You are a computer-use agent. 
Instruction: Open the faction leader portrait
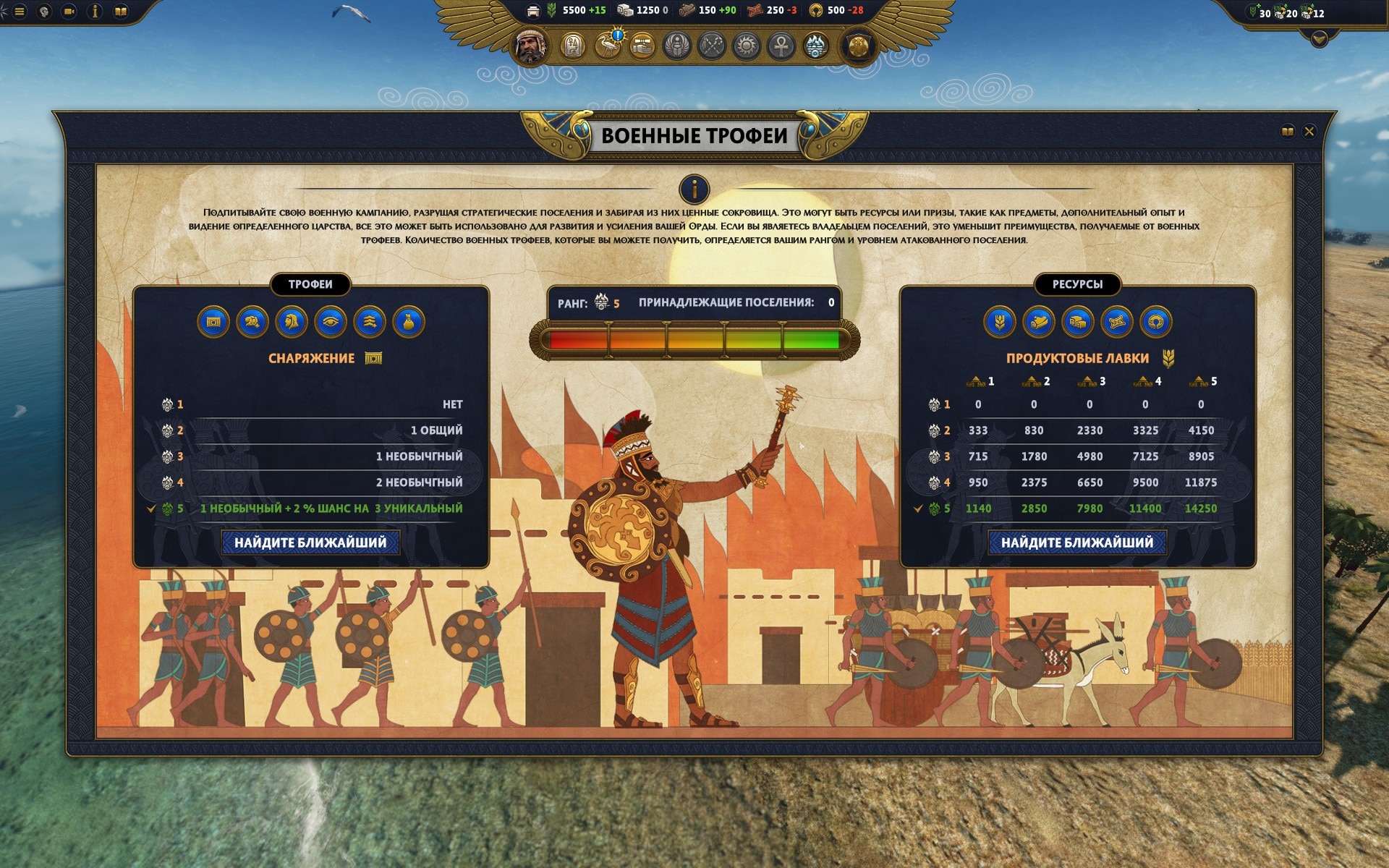point(531,46)
